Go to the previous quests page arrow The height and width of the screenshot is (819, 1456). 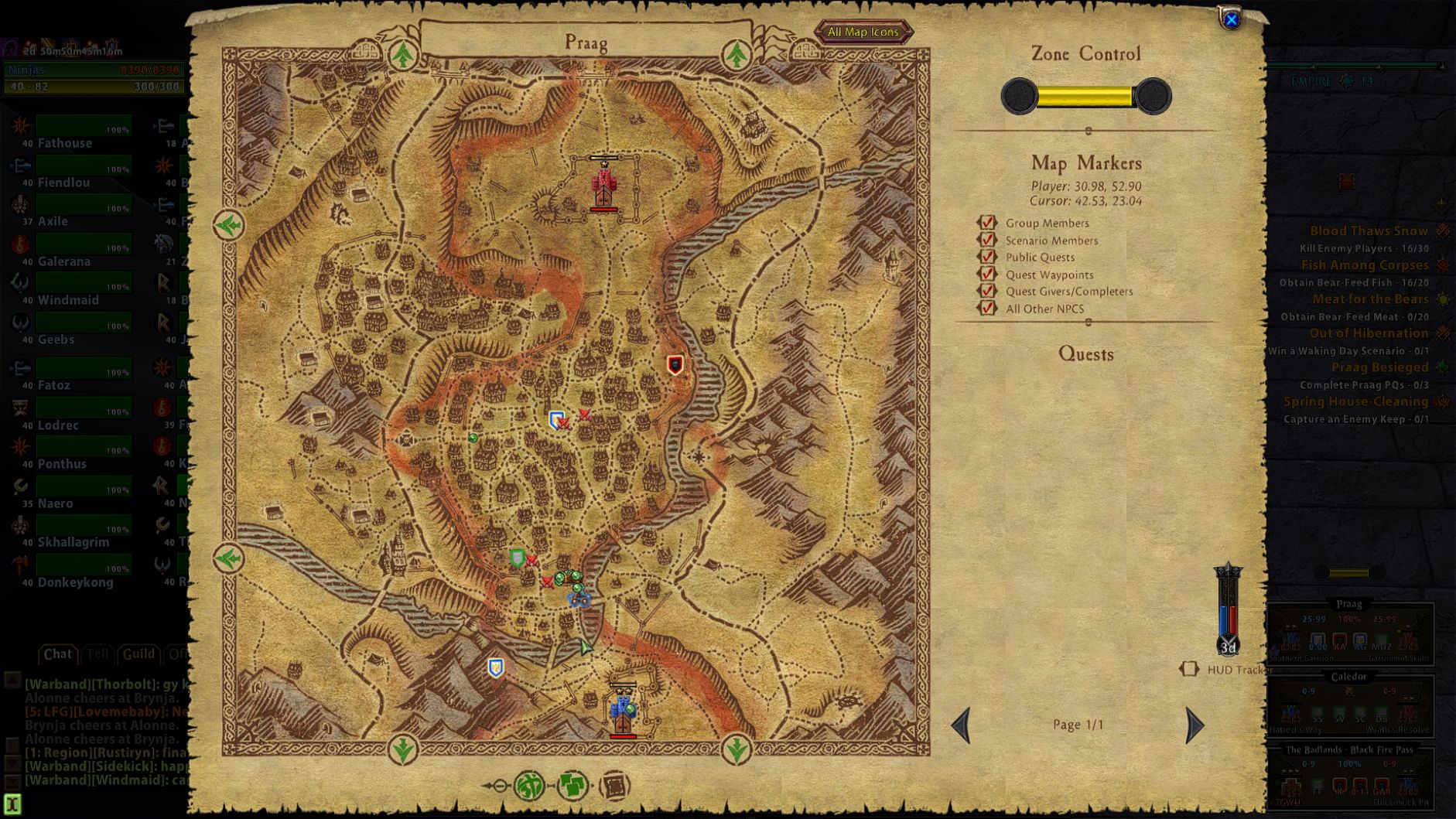pos(961,725)
